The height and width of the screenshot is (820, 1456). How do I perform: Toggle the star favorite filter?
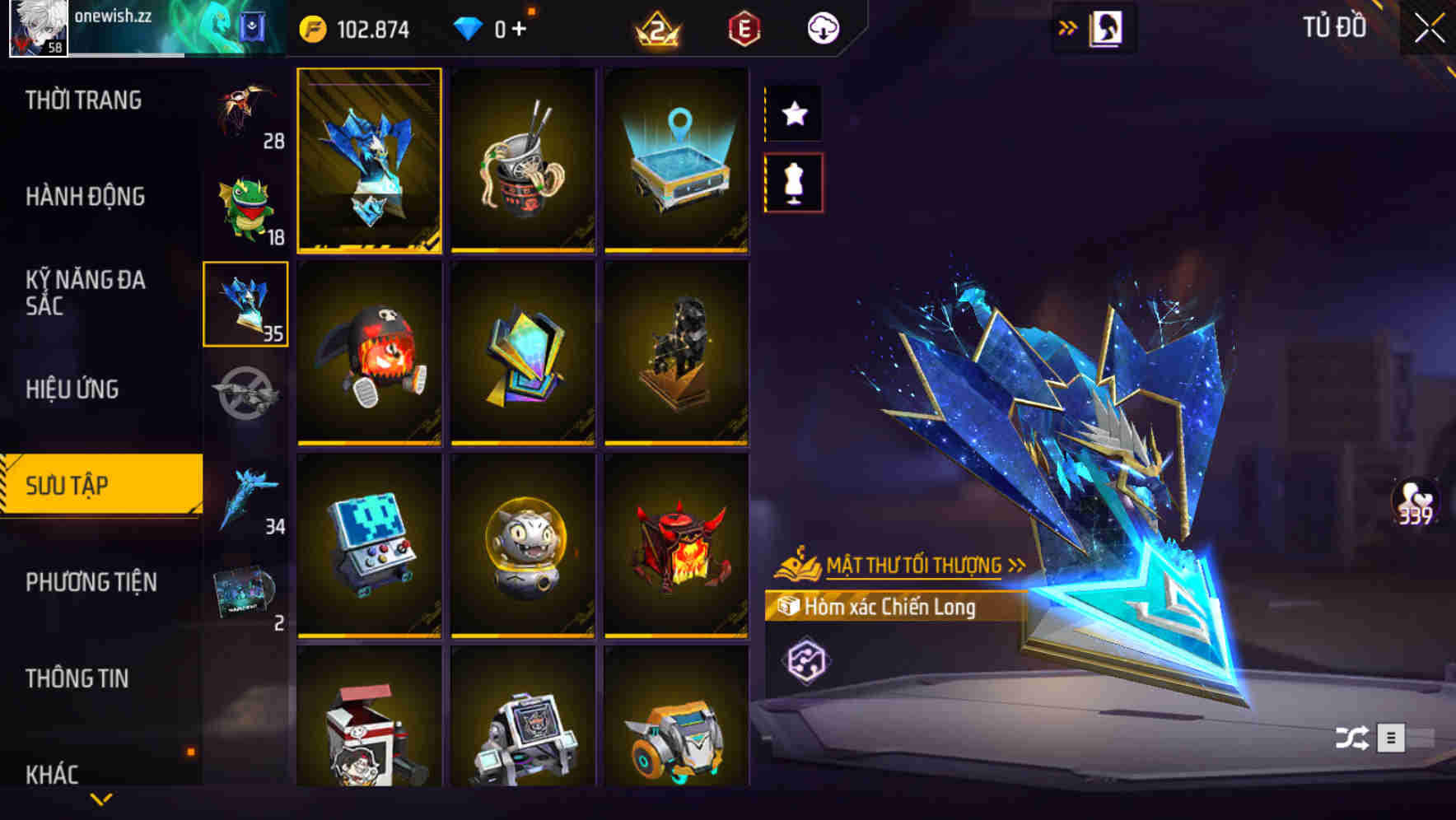click(793, 114)
